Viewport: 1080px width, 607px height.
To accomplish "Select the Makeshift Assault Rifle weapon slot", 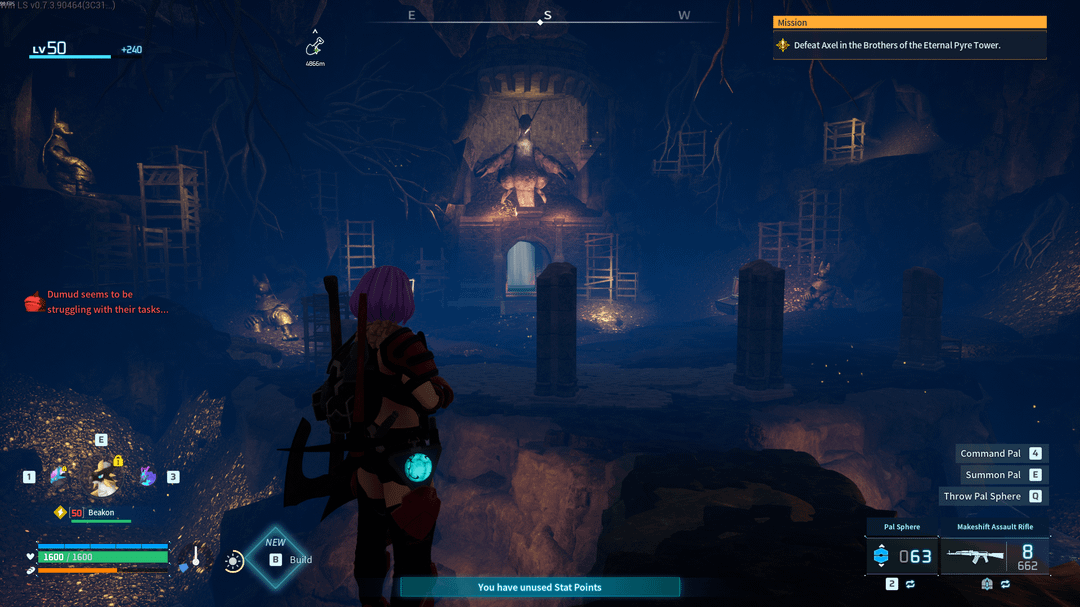I will [995, 556].
